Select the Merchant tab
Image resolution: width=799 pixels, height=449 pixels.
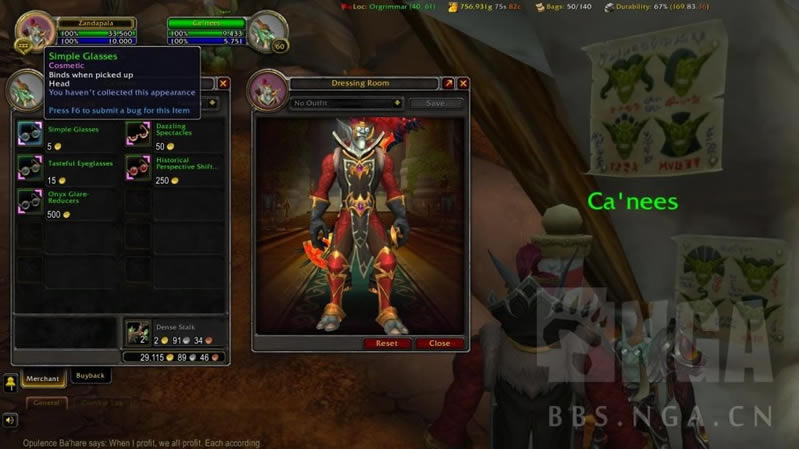[x=44, y=377]
